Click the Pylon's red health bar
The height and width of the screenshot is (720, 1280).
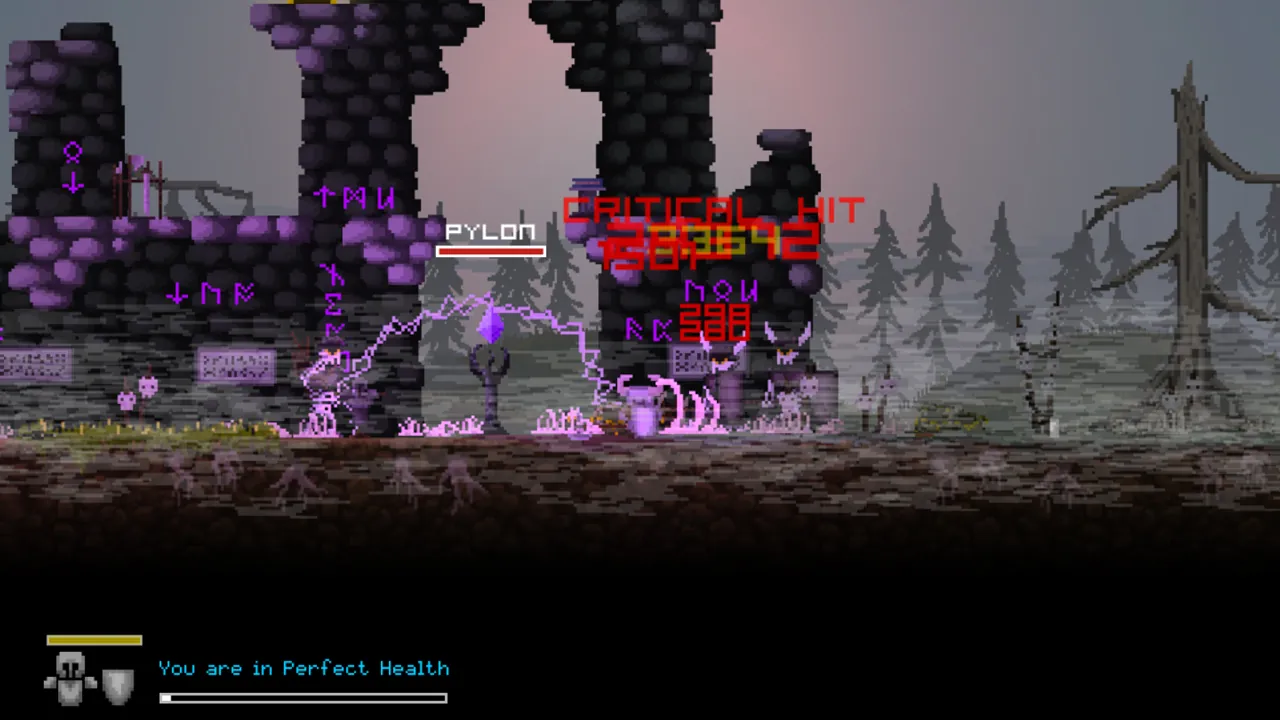(490, 249)
